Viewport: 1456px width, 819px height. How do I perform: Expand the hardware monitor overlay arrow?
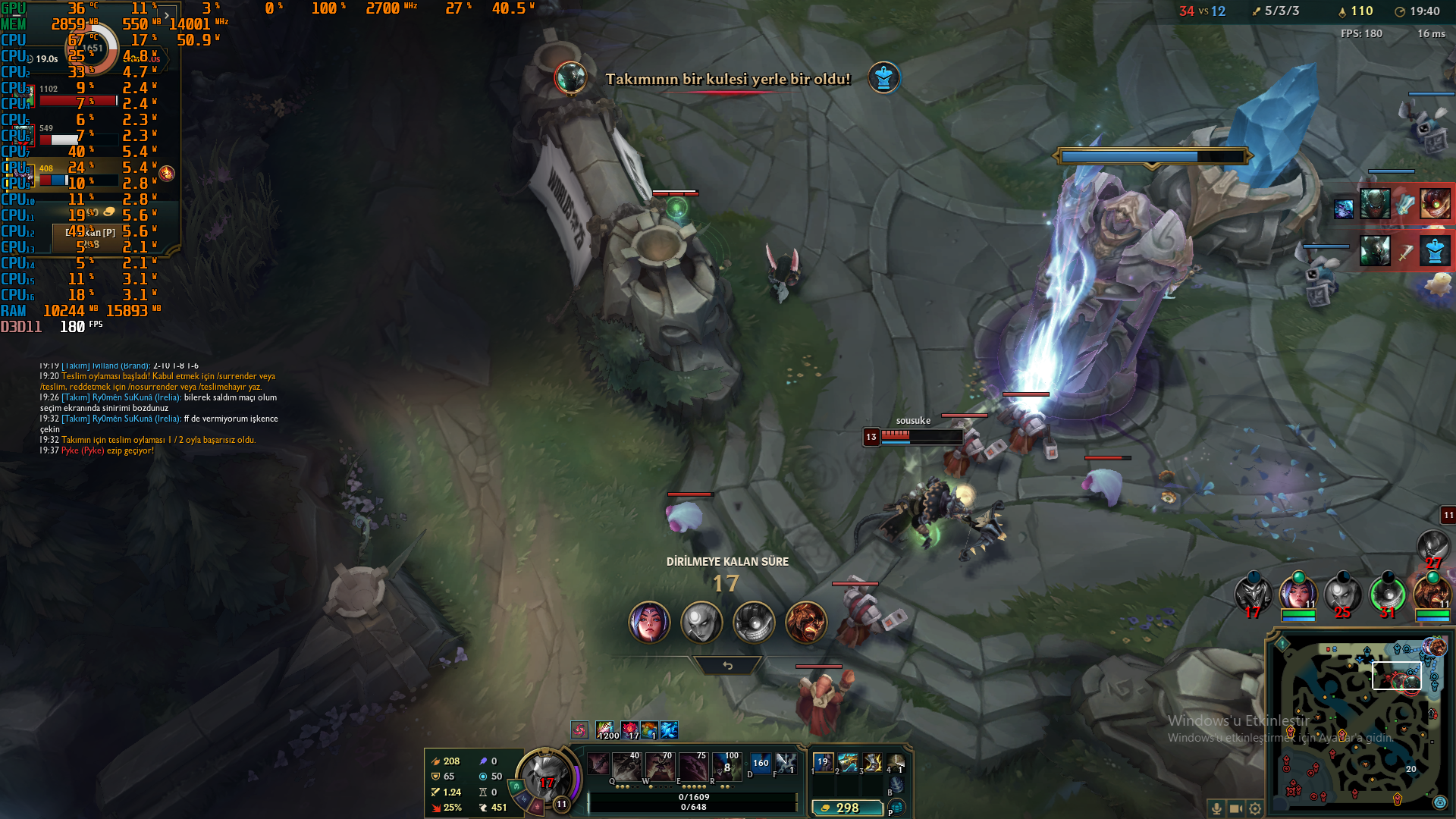167,15
